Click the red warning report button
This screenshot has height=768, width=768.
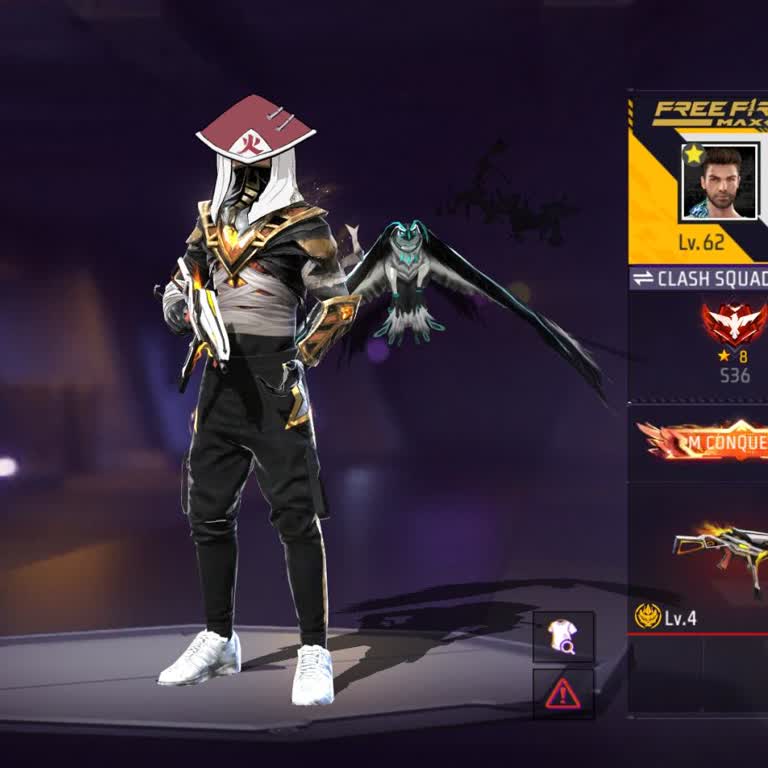(563, 692)
